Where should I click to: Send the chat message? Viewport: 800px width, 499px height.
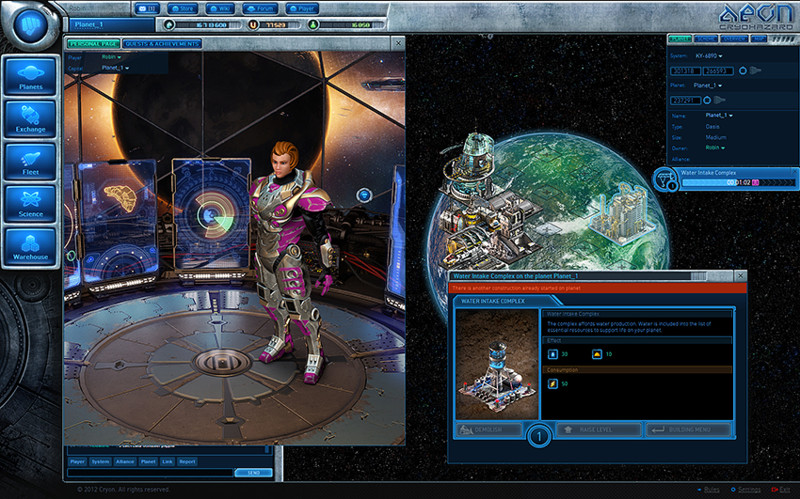(x=252, y=472)
